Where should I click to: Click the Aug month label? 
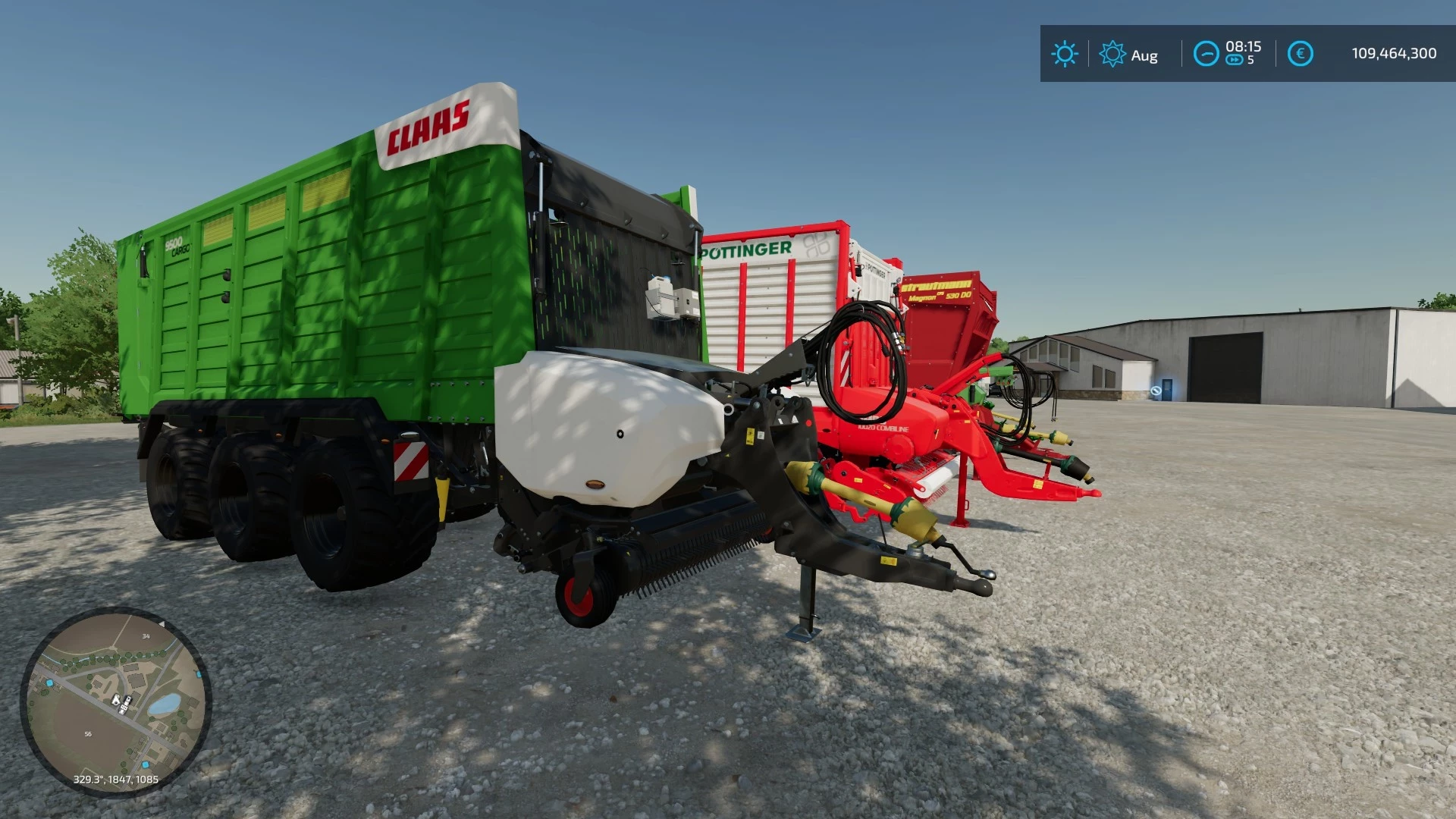pos(1145,55)
